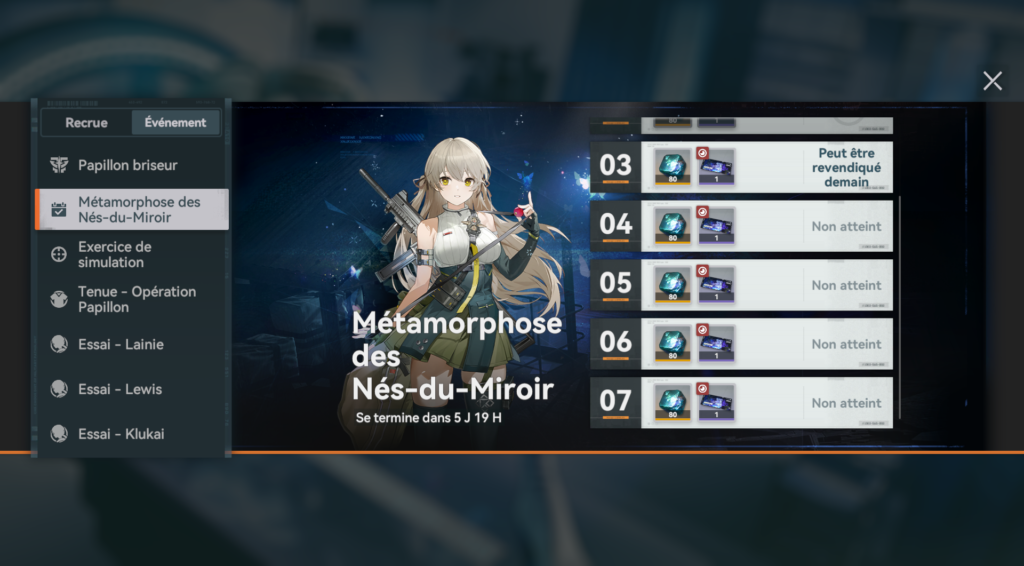Select the day 07 reward row

pos(741,403)
